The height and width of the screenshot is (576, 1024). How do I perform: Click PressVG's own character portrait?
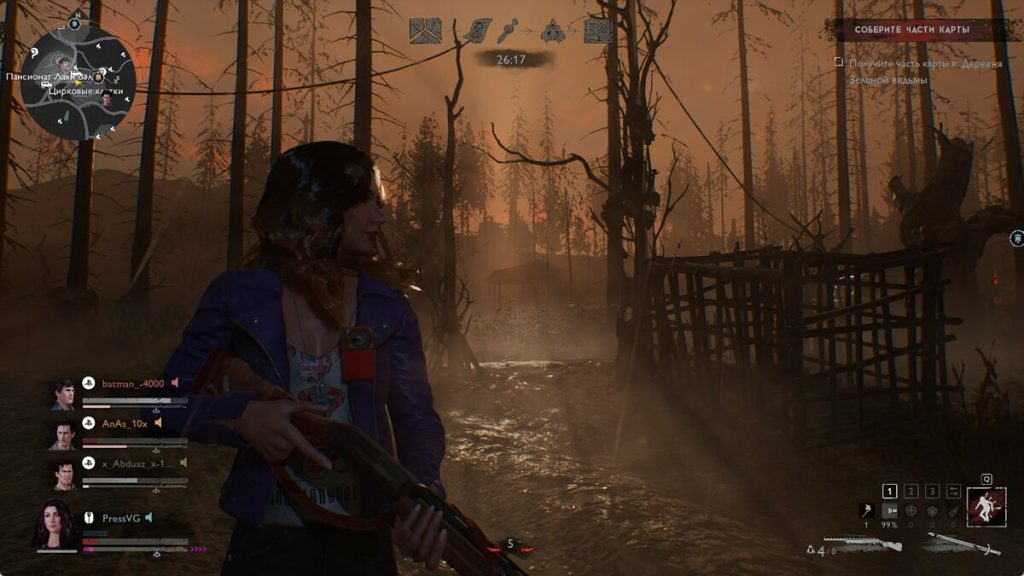click(x=55, y=523)
